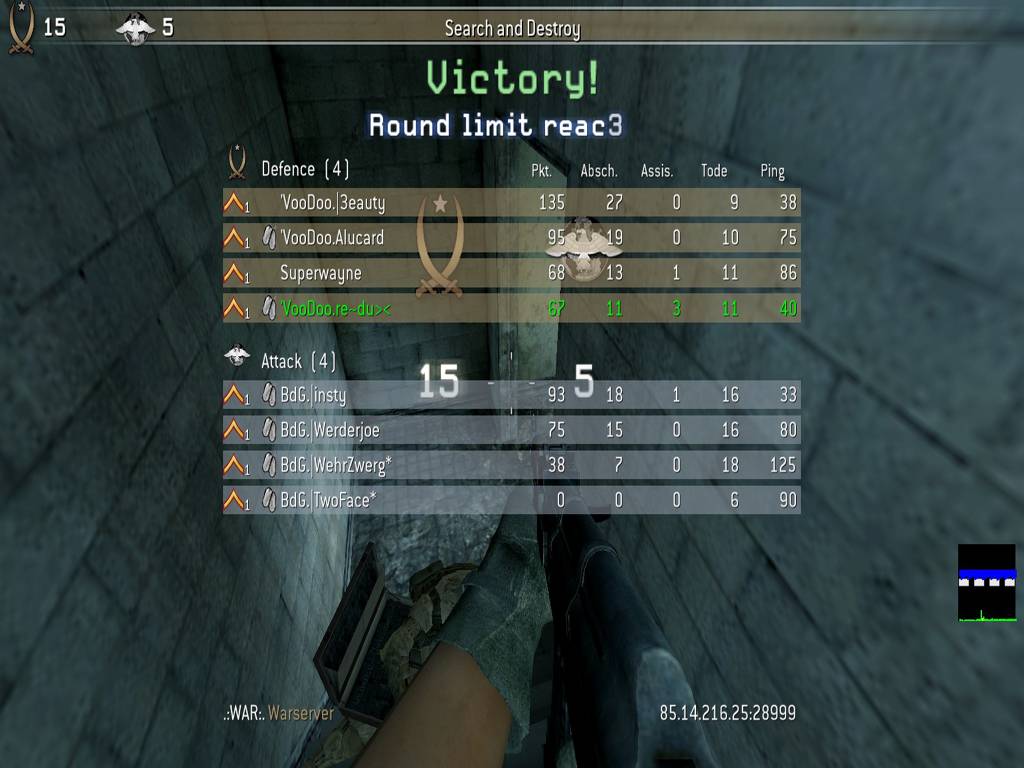Viewport: 1024px width, 768px height.
Task: Choose the Superwayne player row
Action: [x=511, y=273]
